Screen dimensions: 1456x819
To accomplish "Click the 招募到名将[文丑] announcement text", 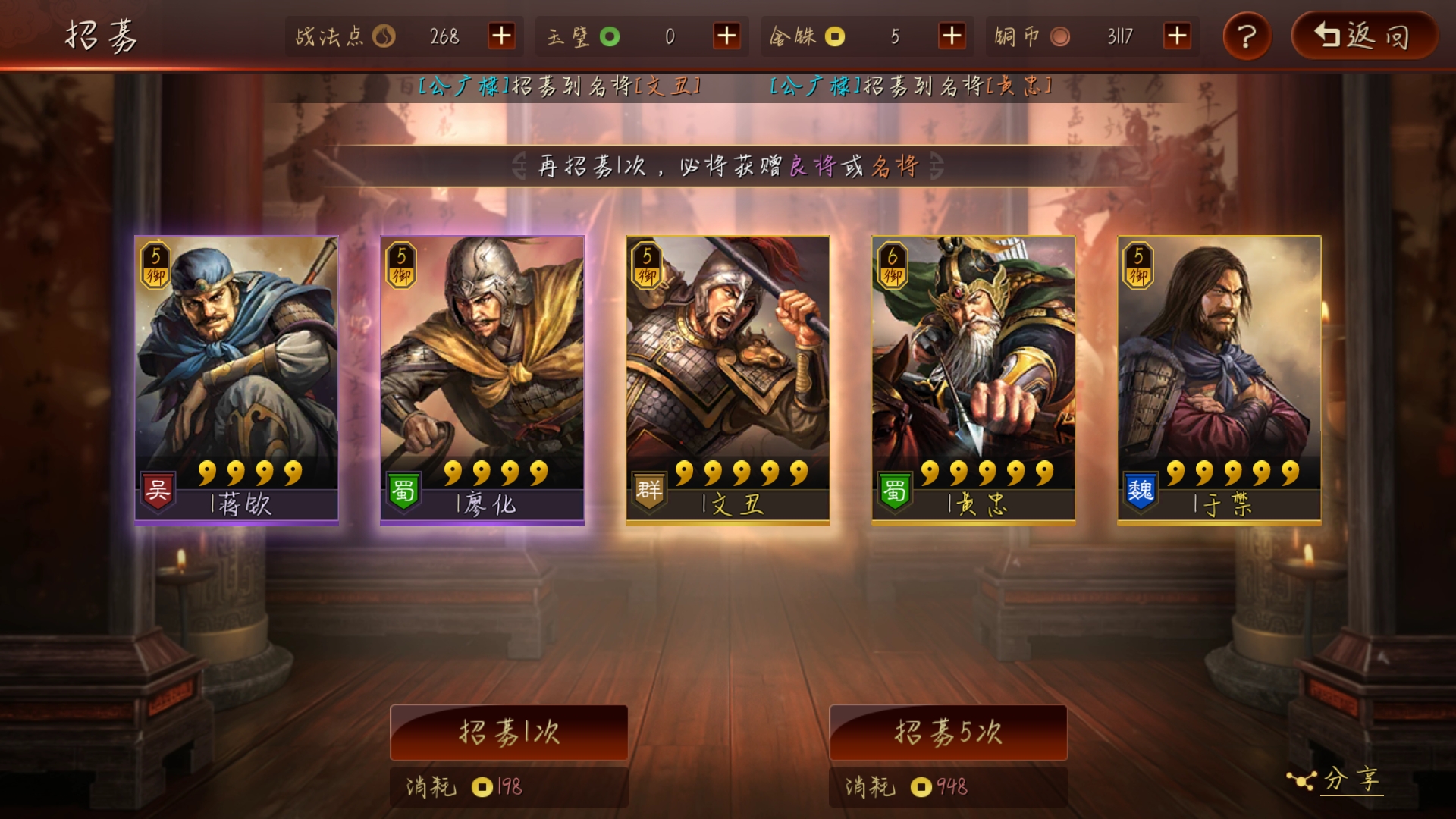I will pos(561,86).
